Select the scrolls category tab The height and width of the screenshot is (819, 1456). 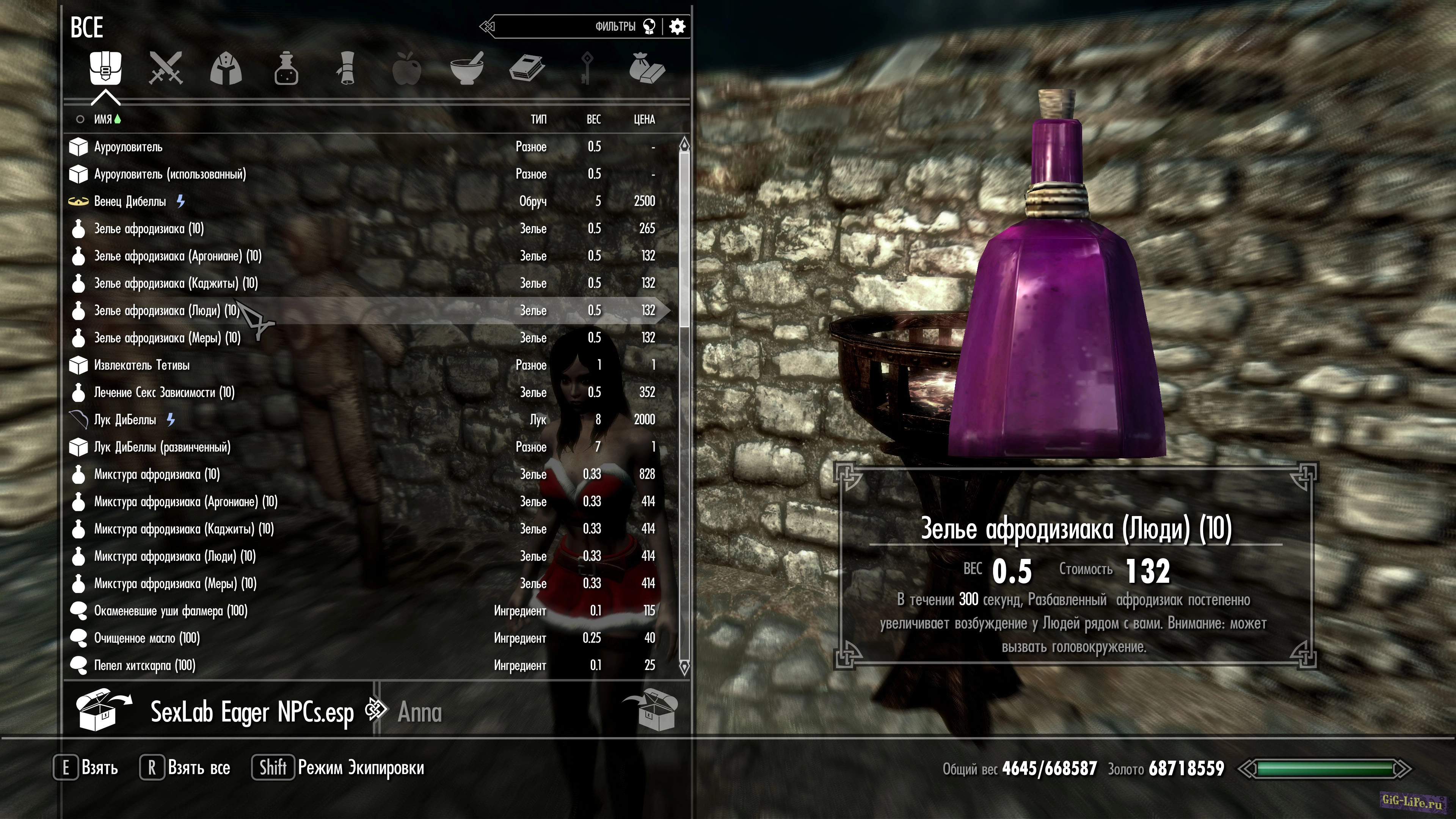click(347, 69)
